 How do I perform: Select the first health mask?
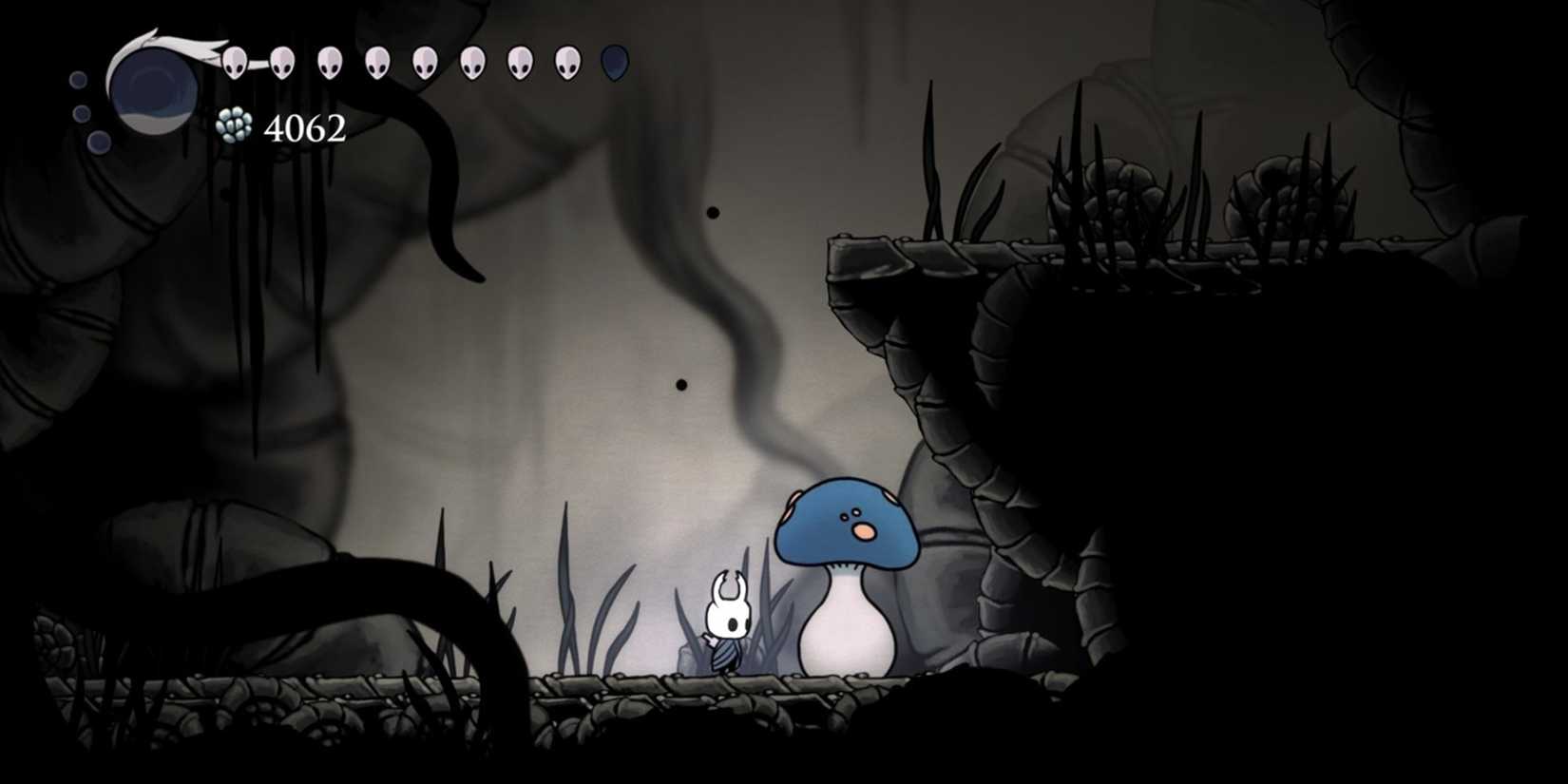pyautogui.click(x=235, y=64)
